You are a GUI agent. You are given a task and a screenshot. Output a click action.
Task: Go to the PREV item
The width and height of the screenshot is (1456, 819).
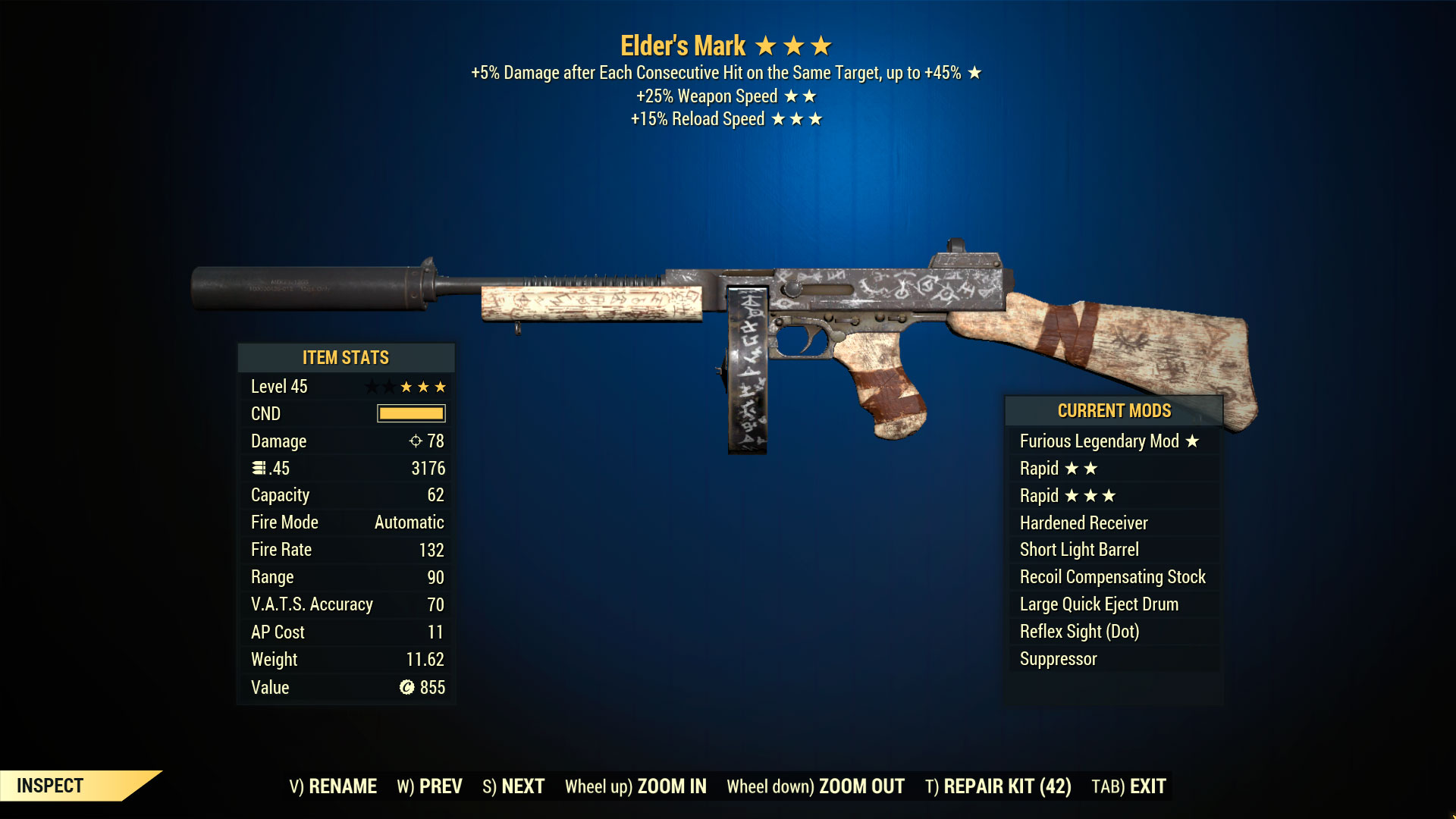coord(429,786)
